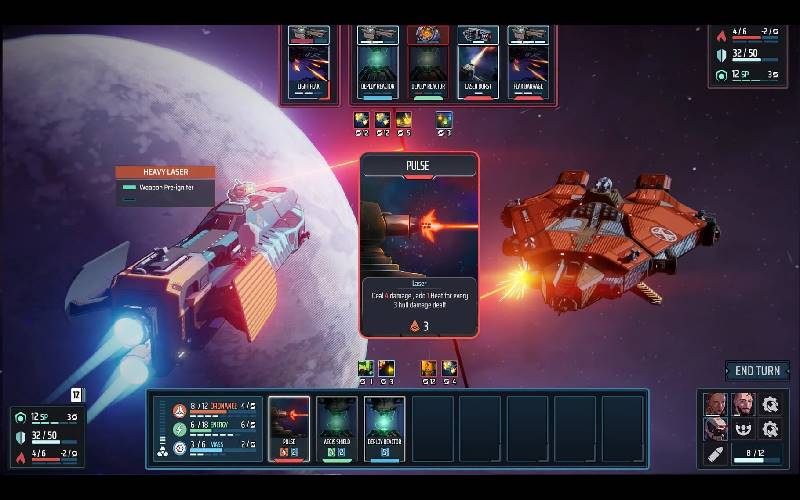
Task: Click the bullet ammo icon
Action: 715,455
